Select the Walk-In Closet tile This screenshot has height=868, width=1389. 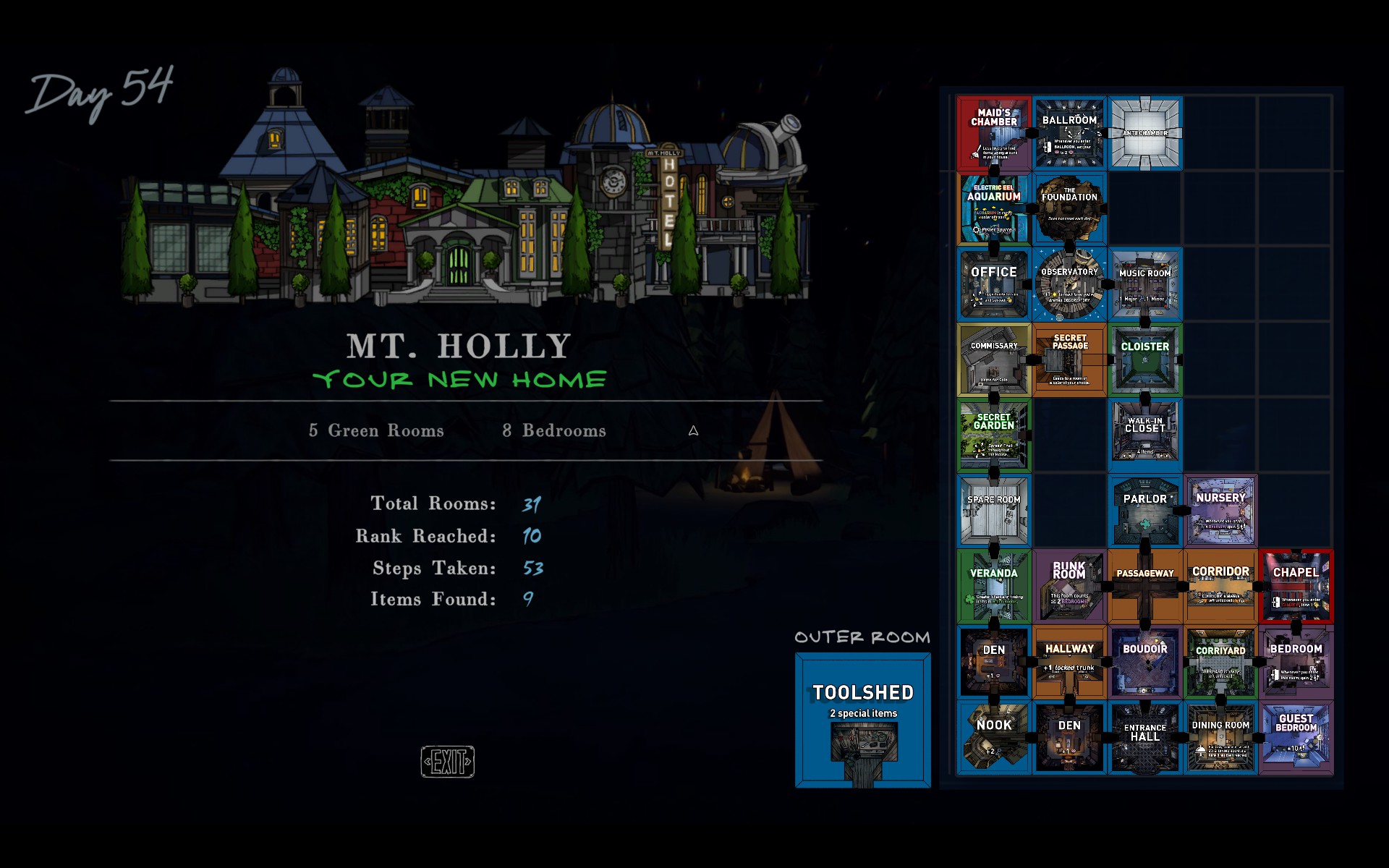point(1145,435)
